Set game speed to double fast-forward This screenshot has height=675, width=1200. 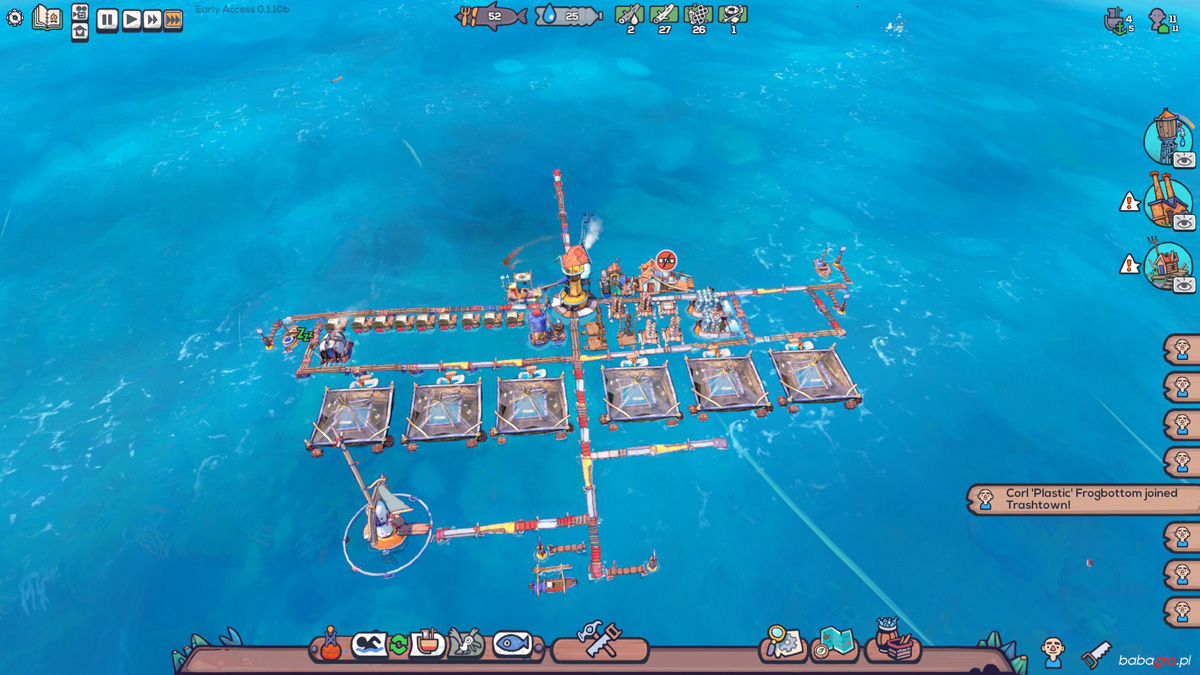pyautogui.click(x=152, y=20)
